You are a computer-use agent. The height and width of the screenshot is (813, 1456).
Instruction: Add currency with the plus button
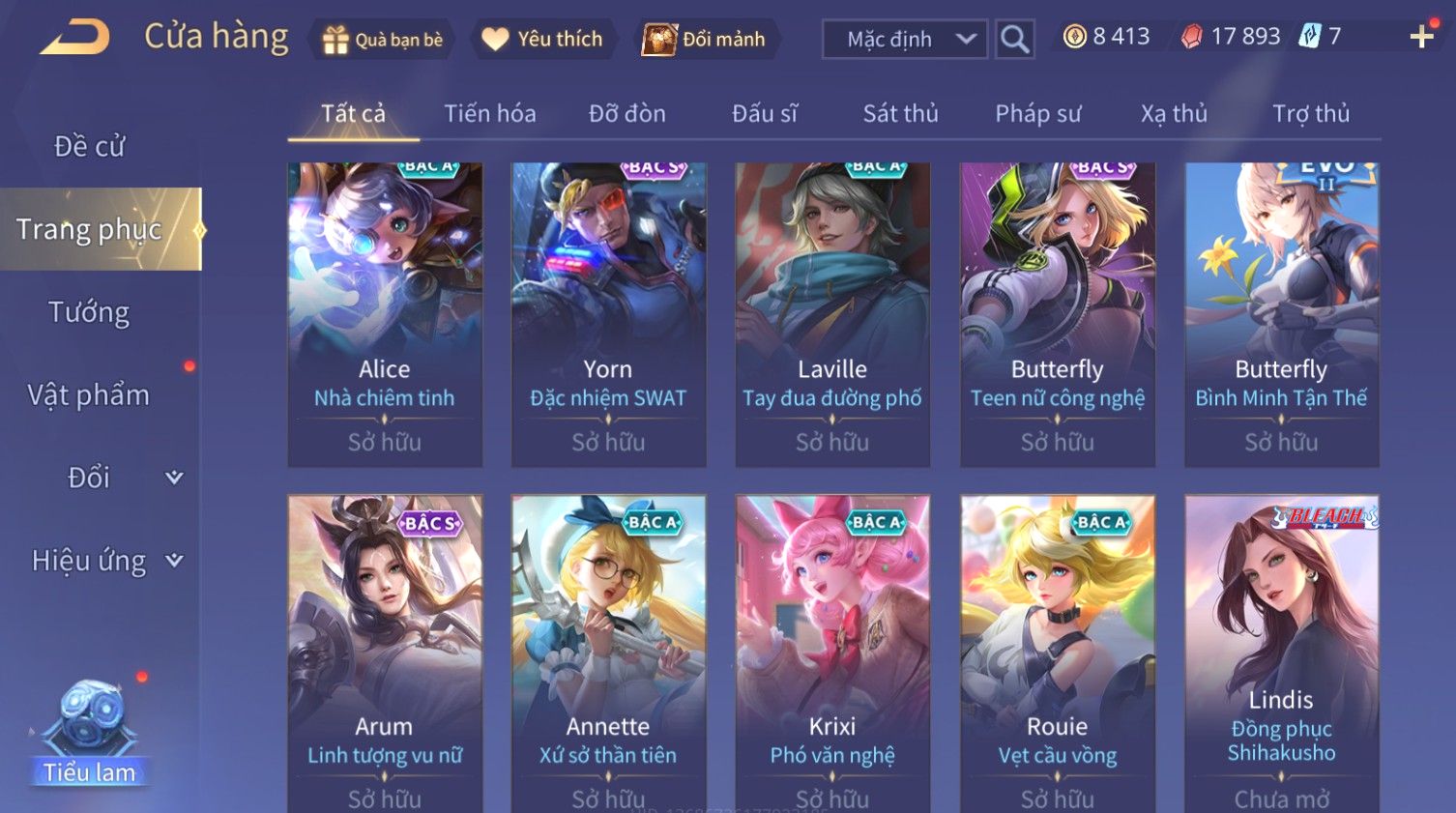tap(1421, 38)
